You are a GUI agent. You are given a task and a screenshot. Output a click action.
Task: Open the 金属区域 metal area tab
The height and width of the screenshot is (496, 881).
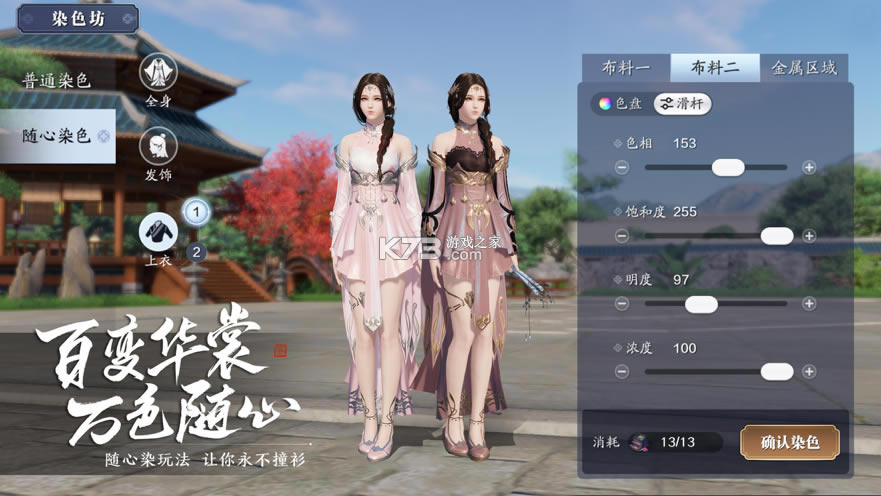point(803,68)
